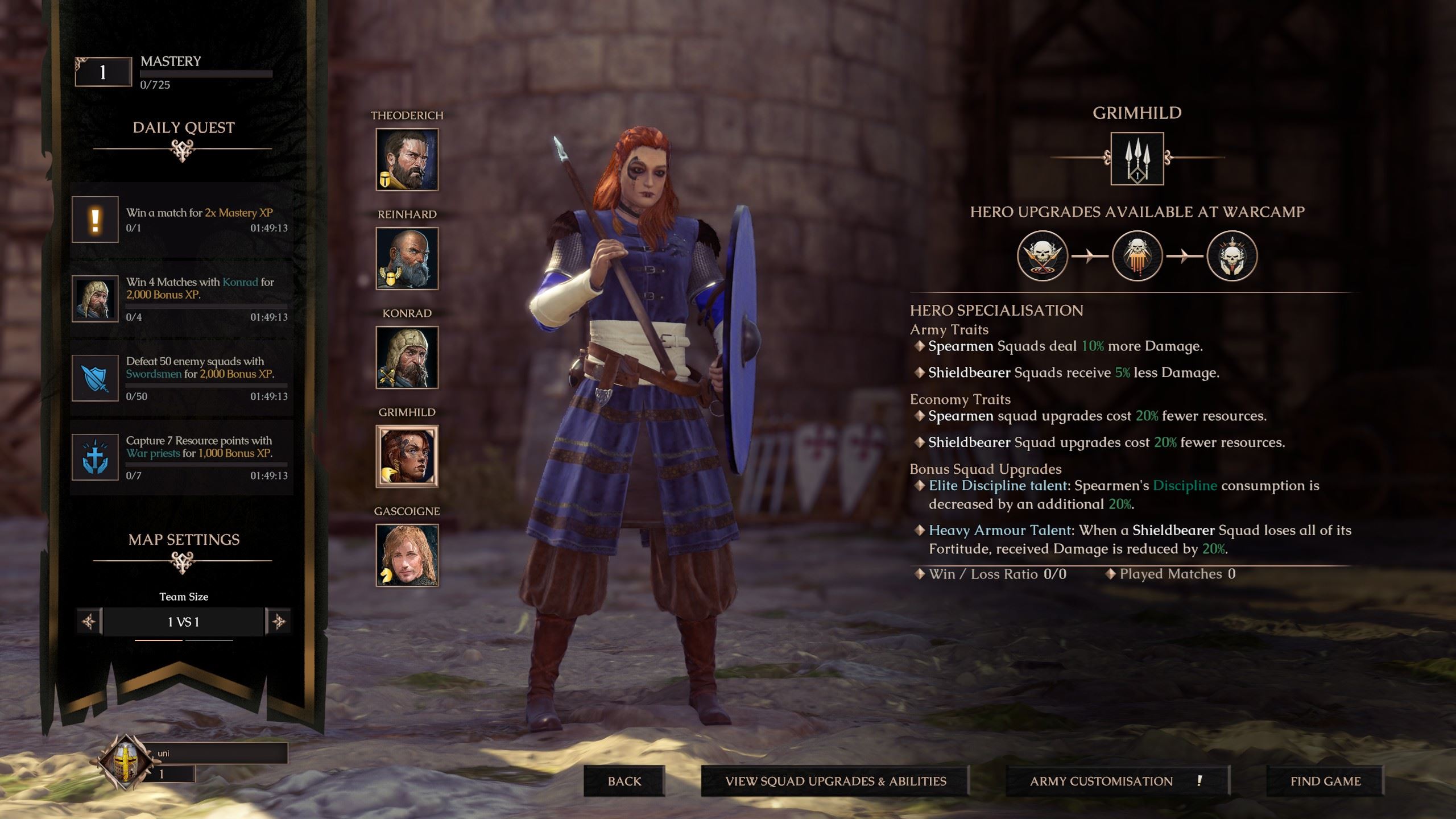Select Grimhild's portrait
This screenshot has height=819, width=1456.
click(407, 456)
